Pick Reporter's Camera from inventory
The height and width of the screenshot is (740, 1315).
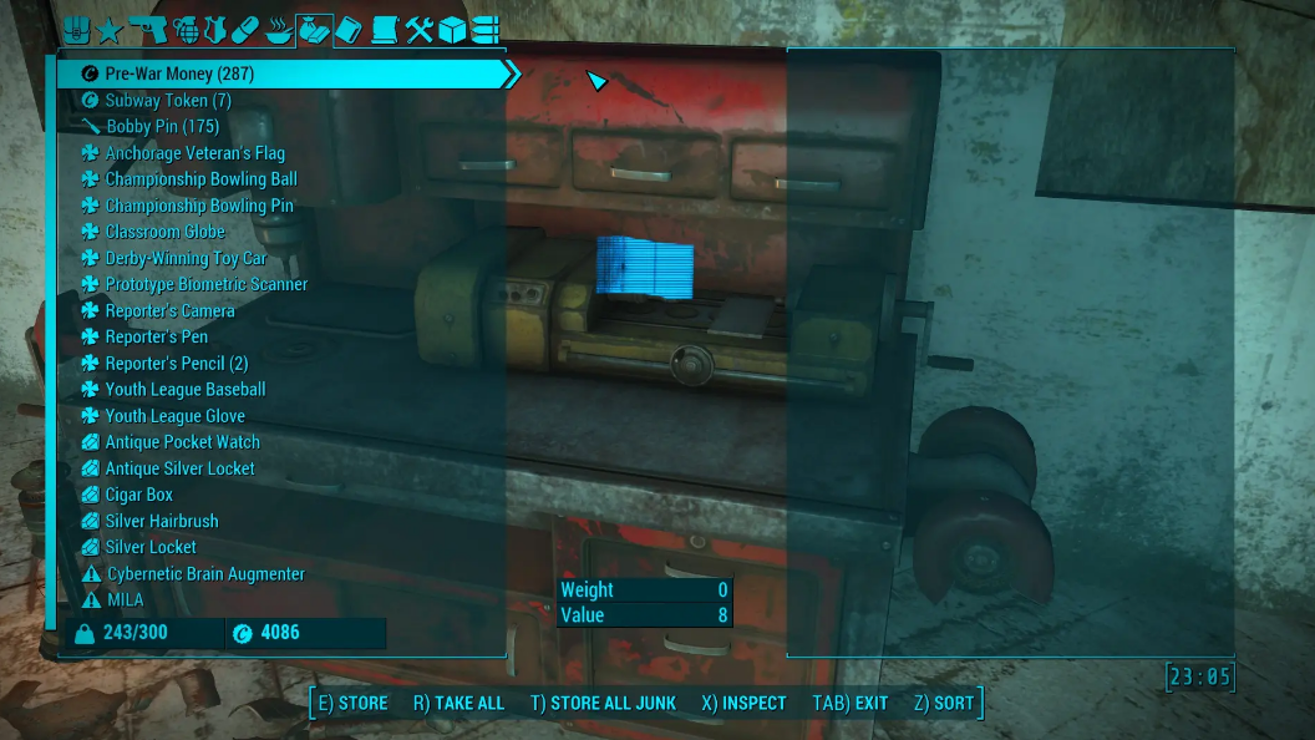coord(170,310)
